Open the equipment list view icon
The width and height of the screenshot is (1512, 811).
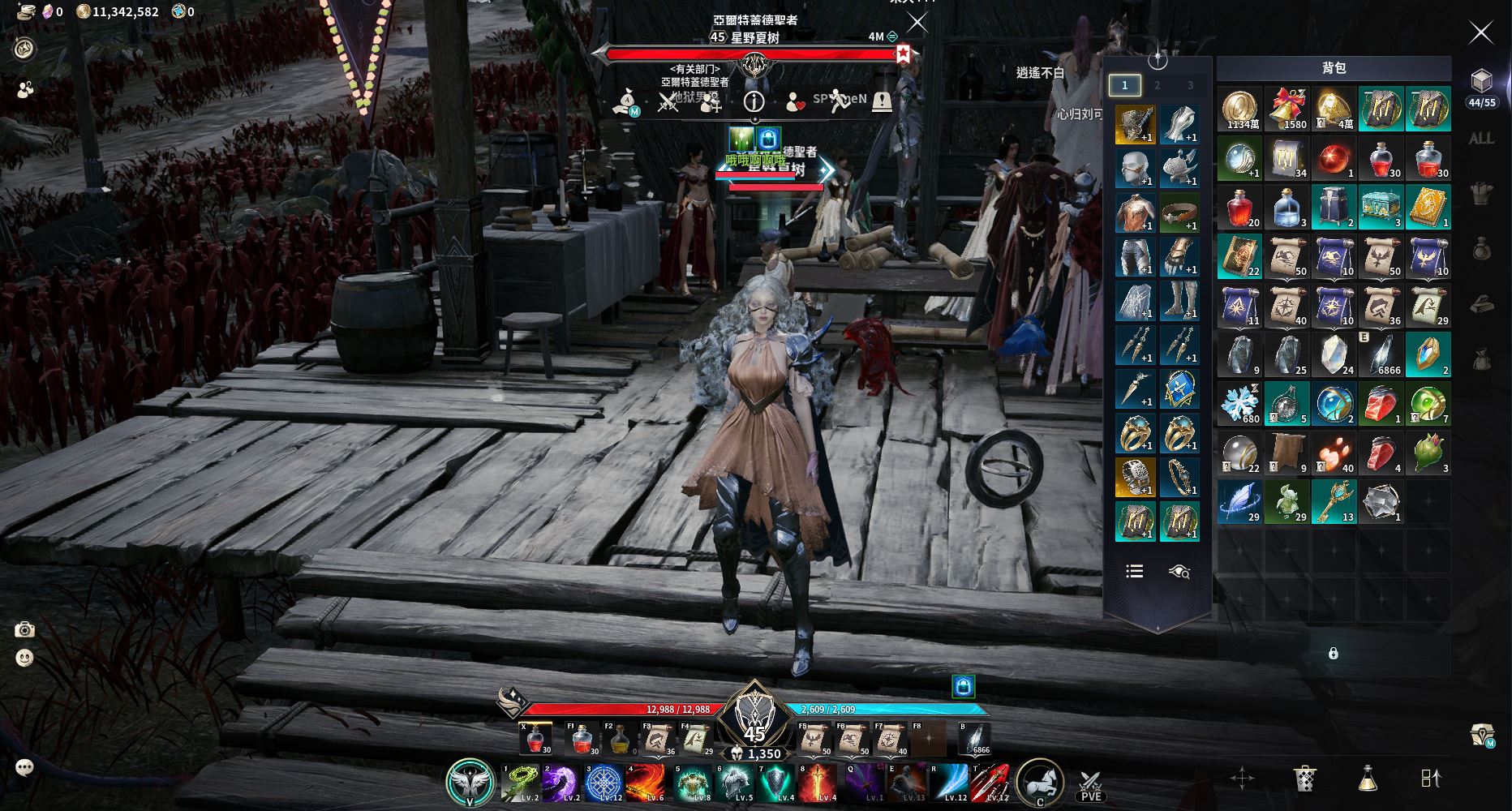tap(1135, 572)
